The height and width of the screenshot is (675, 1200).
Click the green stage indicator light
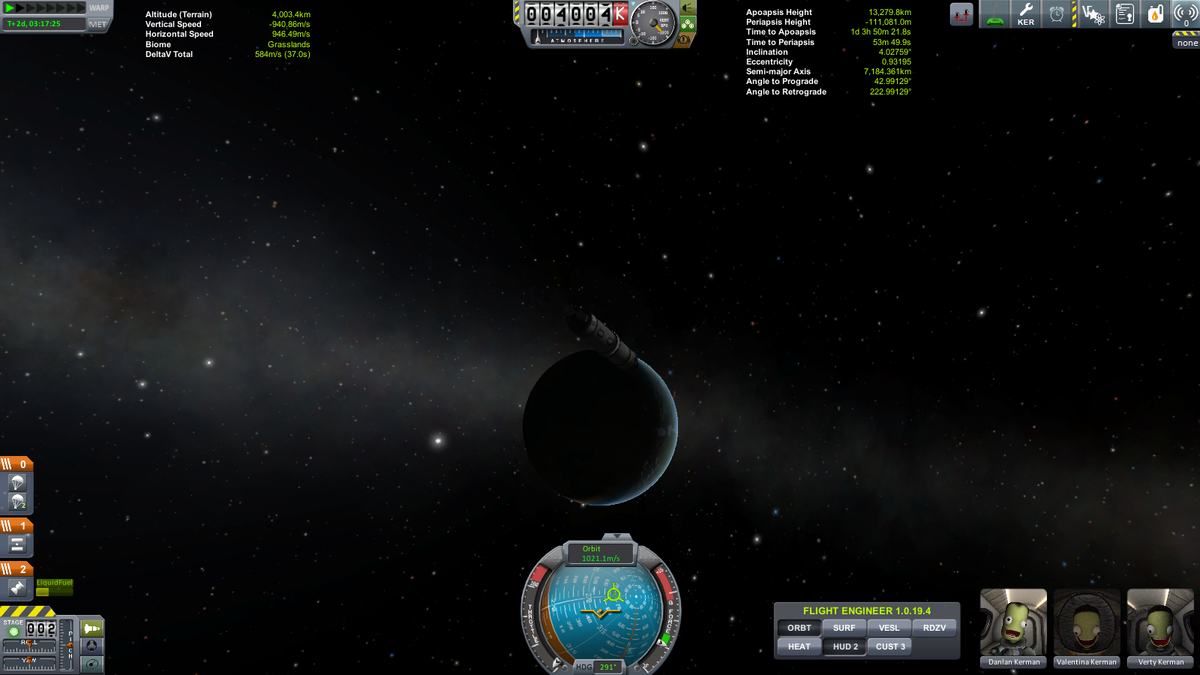14,631
